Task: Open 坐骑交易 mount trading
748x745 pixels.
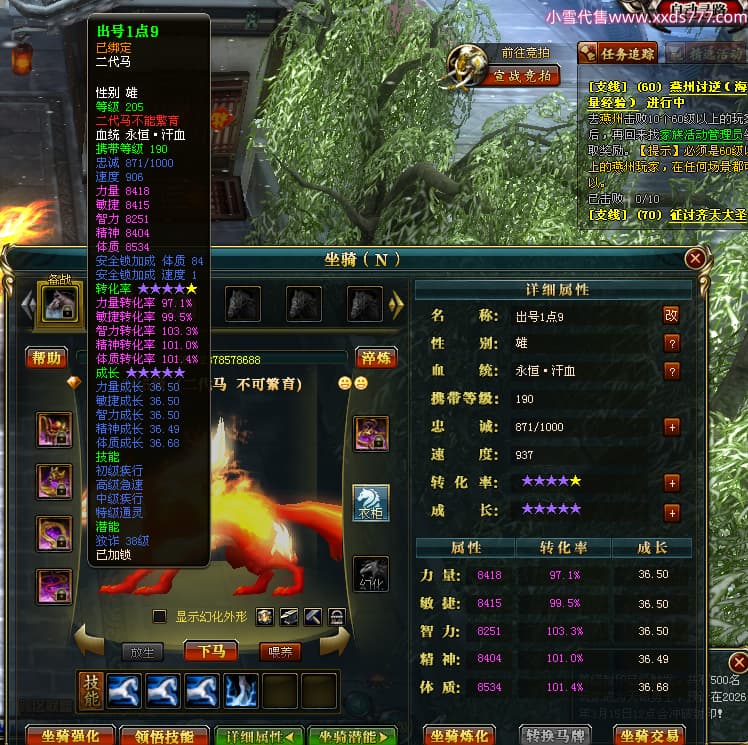Action: pyautogui.click(x=650, y=736)
